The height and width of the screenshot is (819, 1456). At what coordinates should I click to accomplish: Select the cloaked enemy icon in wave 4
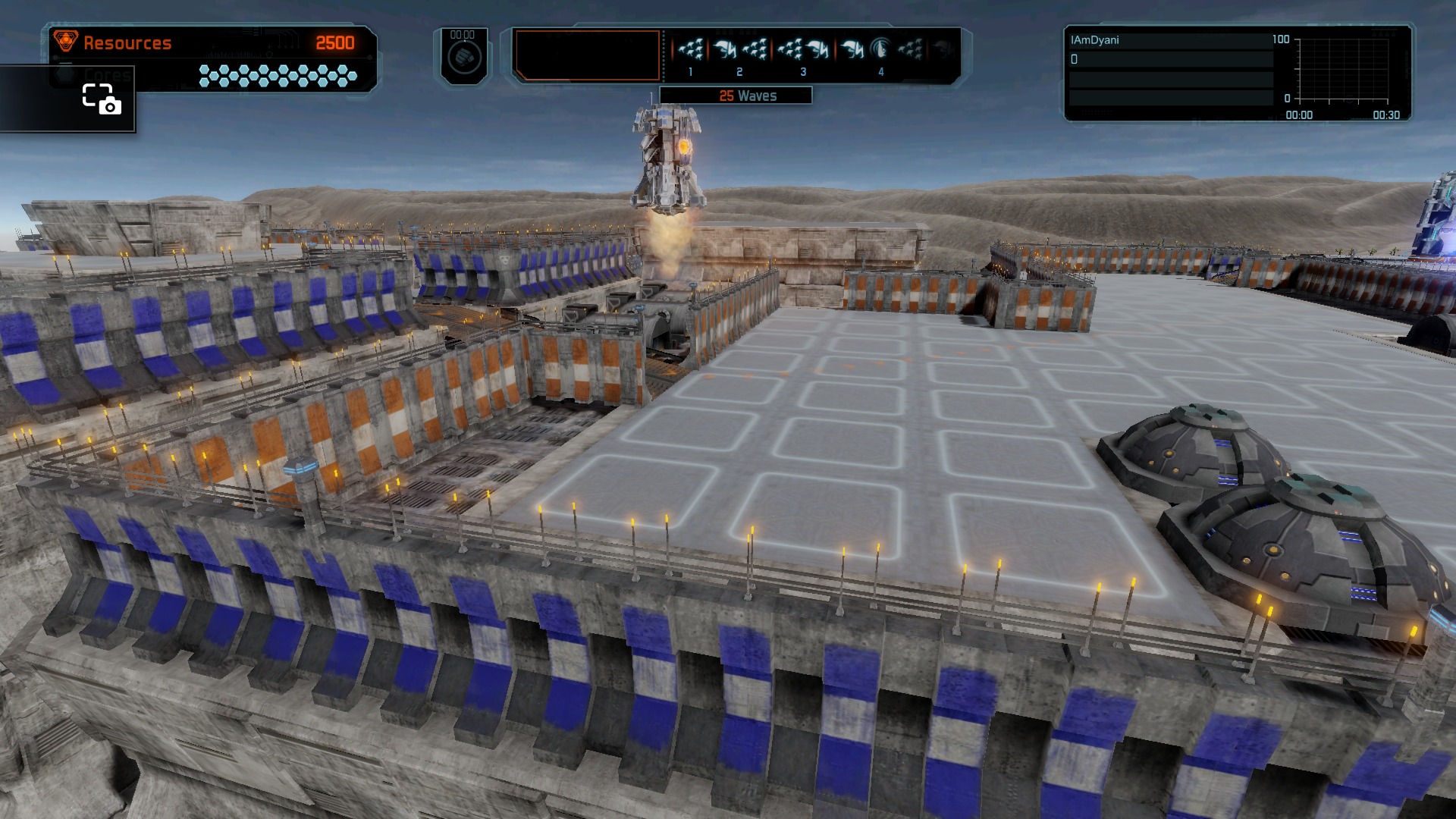[880, 48]
